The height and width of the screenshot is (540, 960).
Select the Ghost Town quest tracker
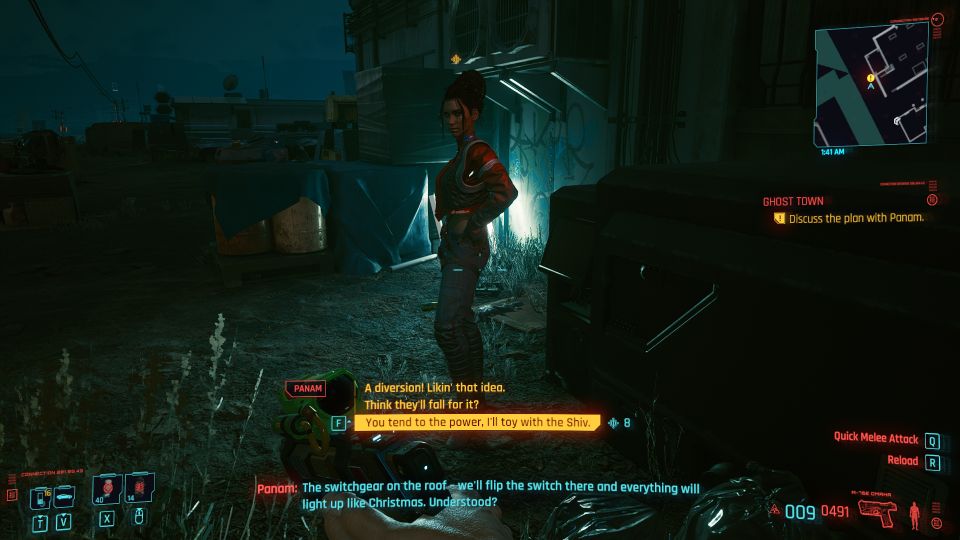[793, 201]
